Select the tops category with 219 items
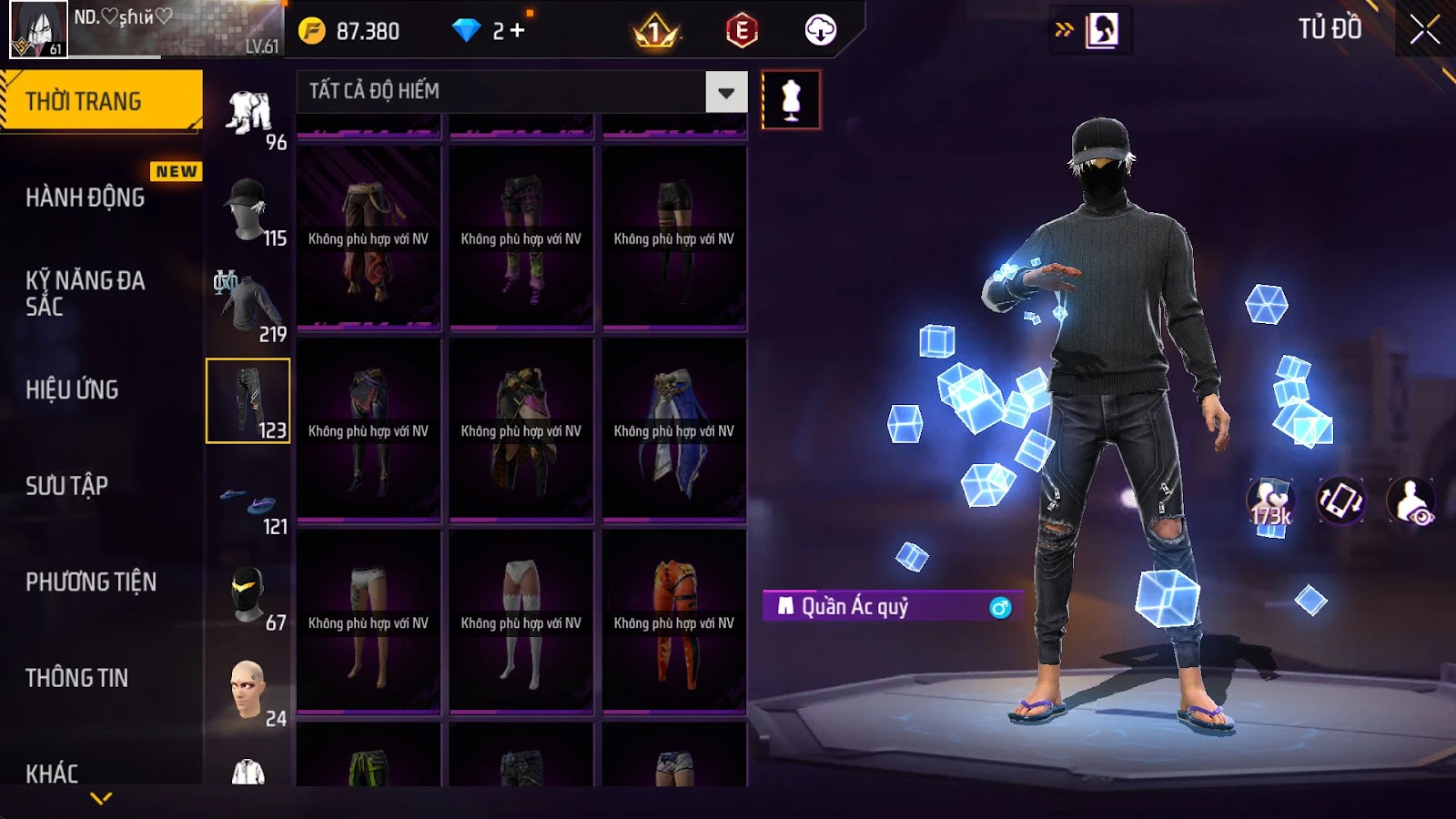The image size is (1456, 819). [x=248, y=306]
